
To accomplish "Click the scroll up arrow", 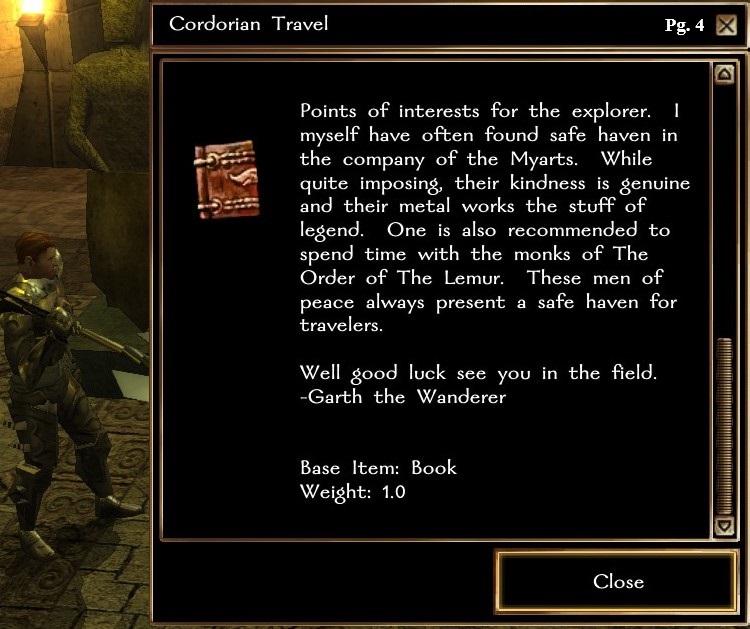I will [x=724, y=74].
